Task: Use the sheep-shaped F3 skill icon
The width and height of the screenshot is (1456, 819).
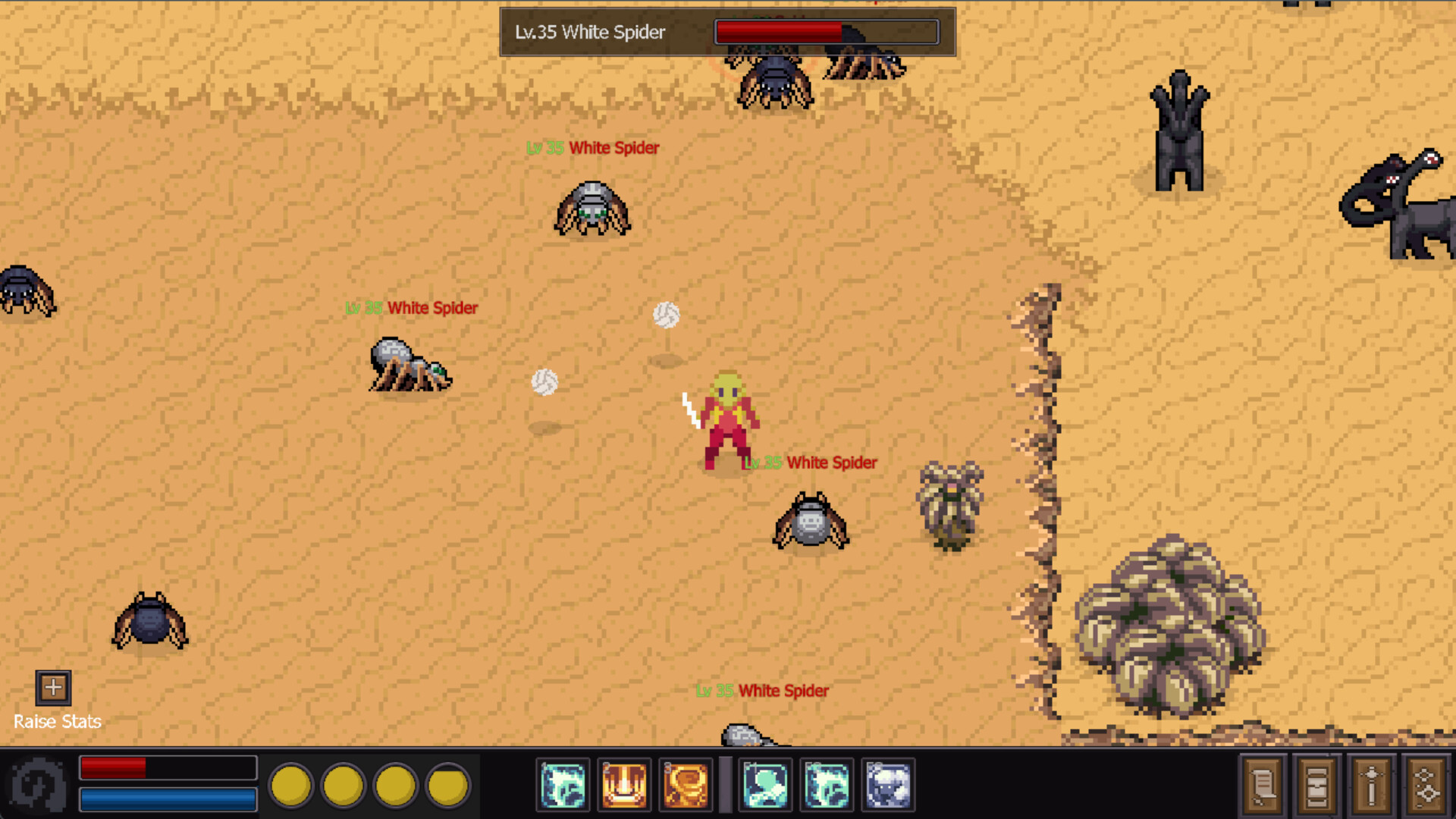Action: [x=887, y=785]
